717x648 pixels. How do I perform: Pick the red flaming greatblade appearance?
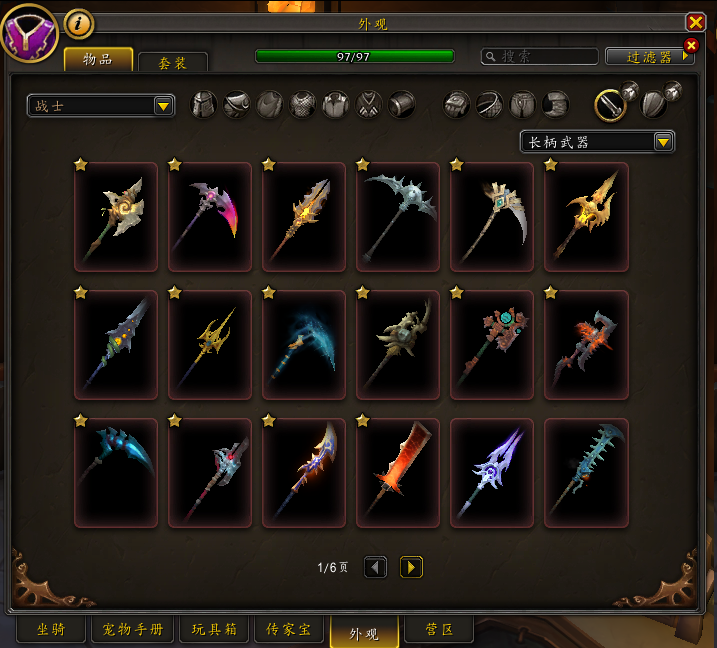tap(398, 472)
